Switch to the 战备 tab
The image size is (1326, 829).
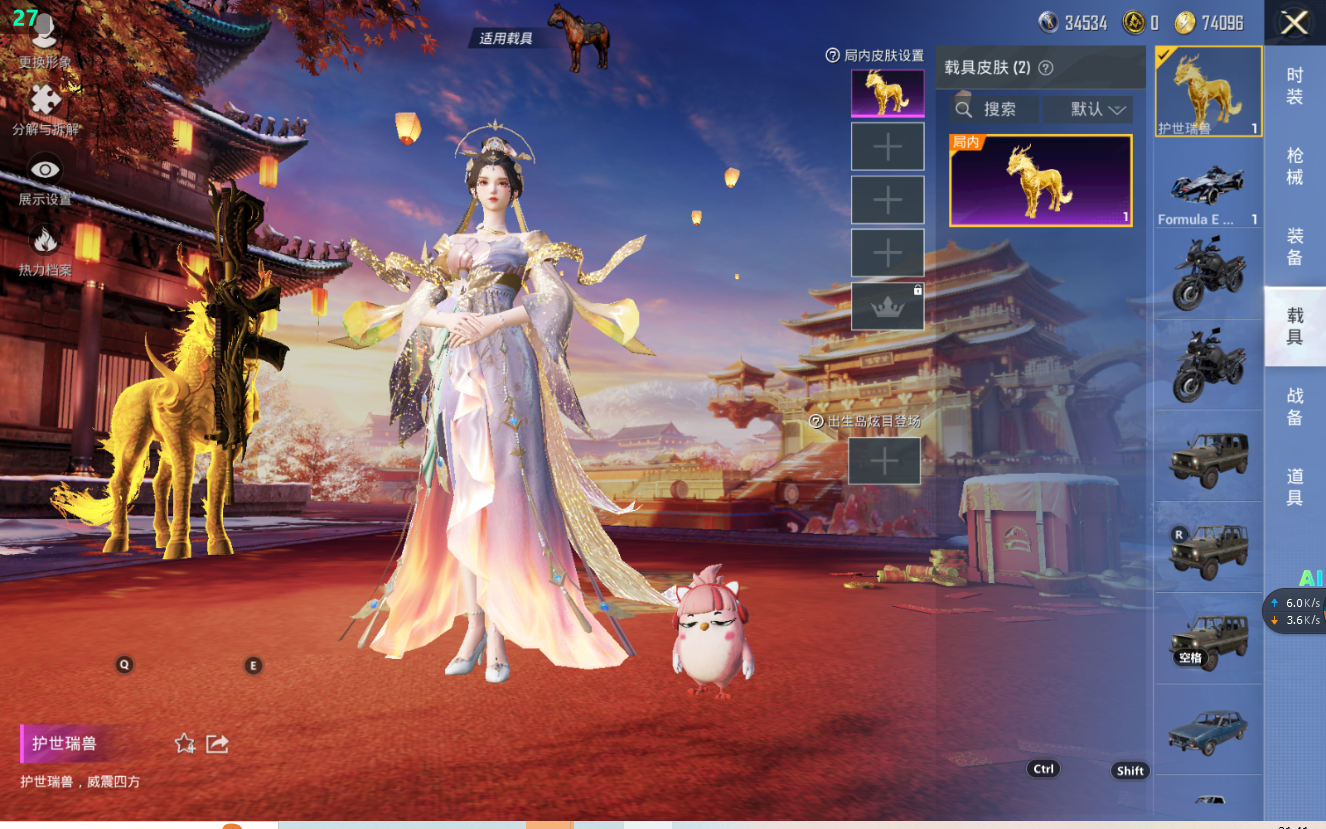click(1294, 407)
